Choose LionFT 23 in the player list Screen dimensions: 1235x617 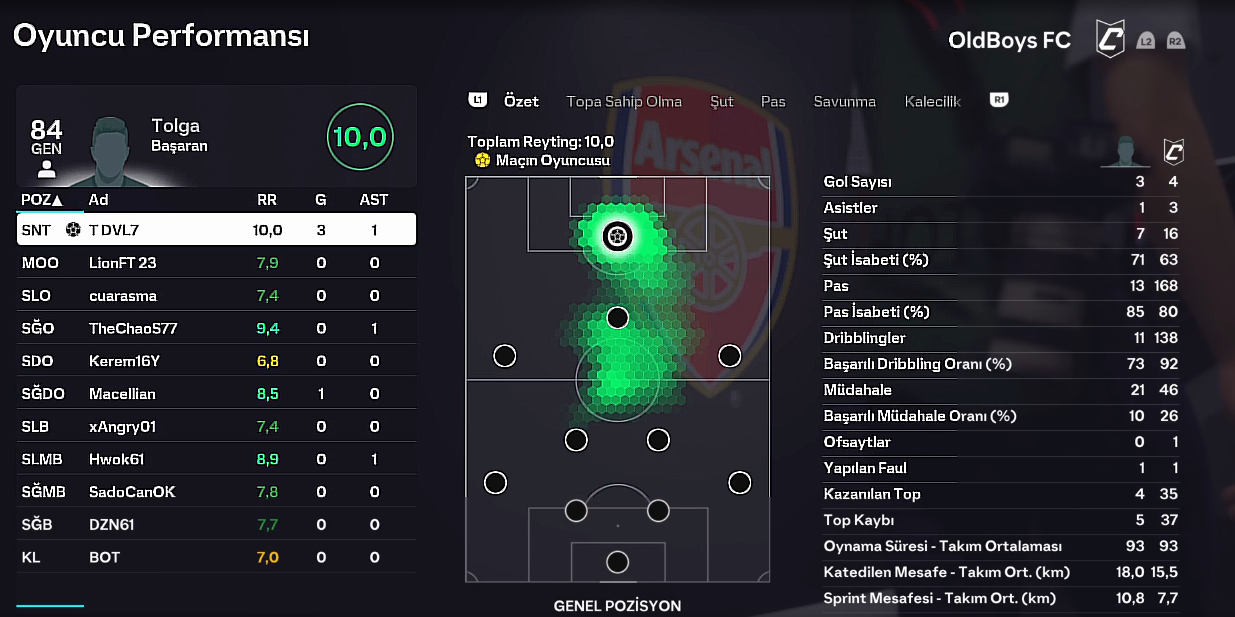[x=216, y=263]
